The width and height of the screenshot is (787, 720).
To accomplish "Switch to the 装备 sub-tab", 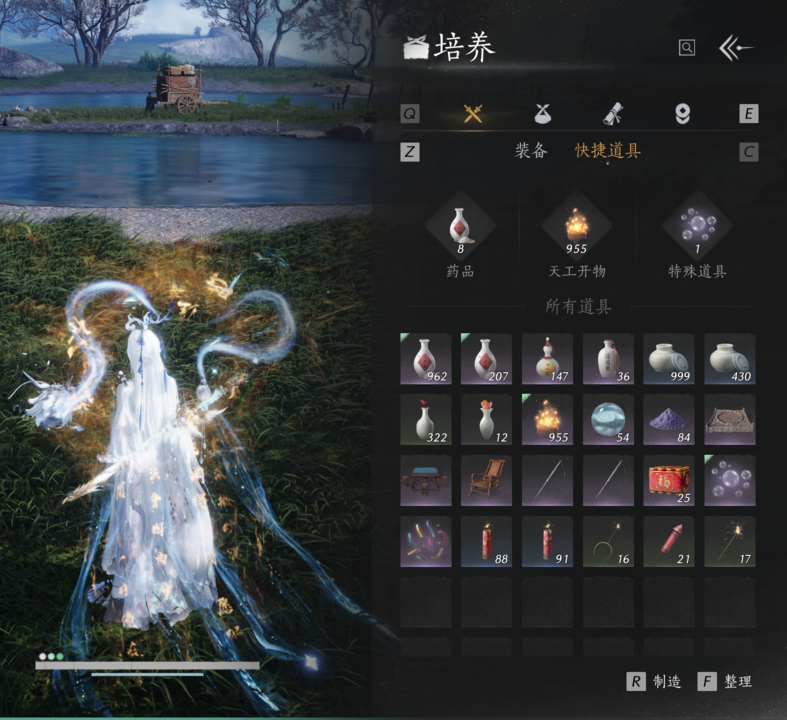I will coord(531,151).
